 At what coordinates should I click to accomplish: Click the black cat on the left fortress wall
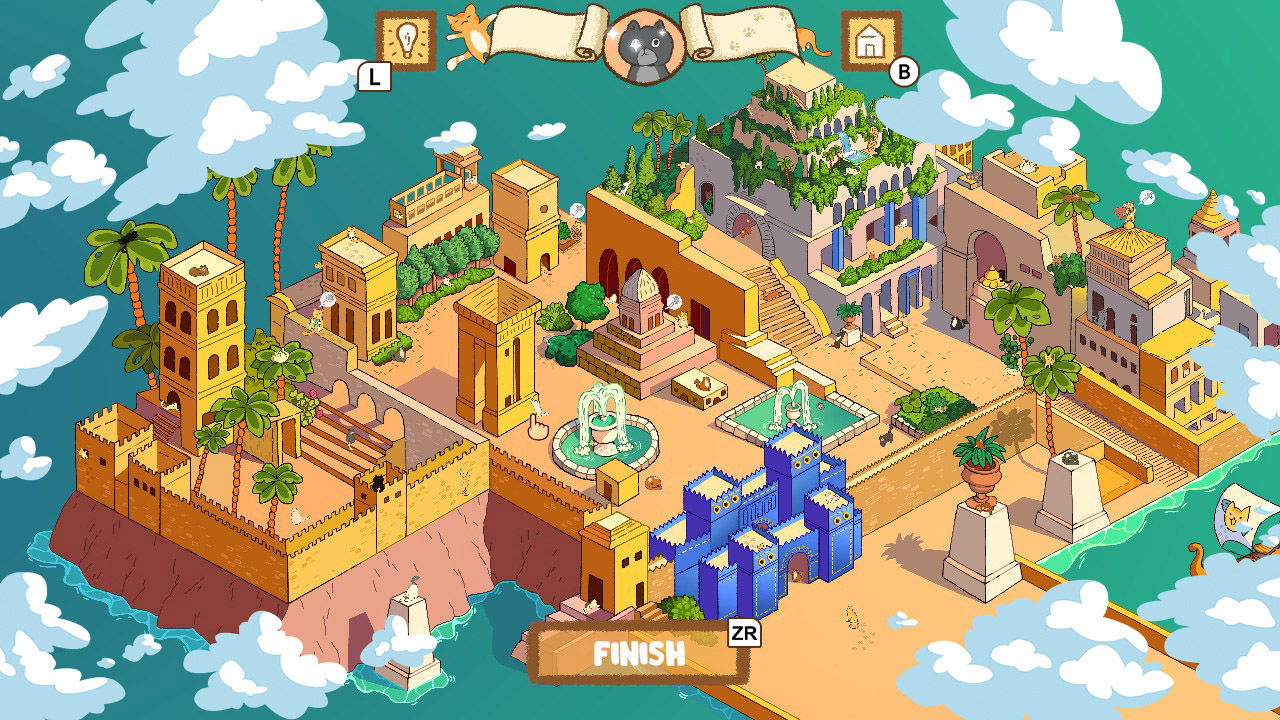378,482
